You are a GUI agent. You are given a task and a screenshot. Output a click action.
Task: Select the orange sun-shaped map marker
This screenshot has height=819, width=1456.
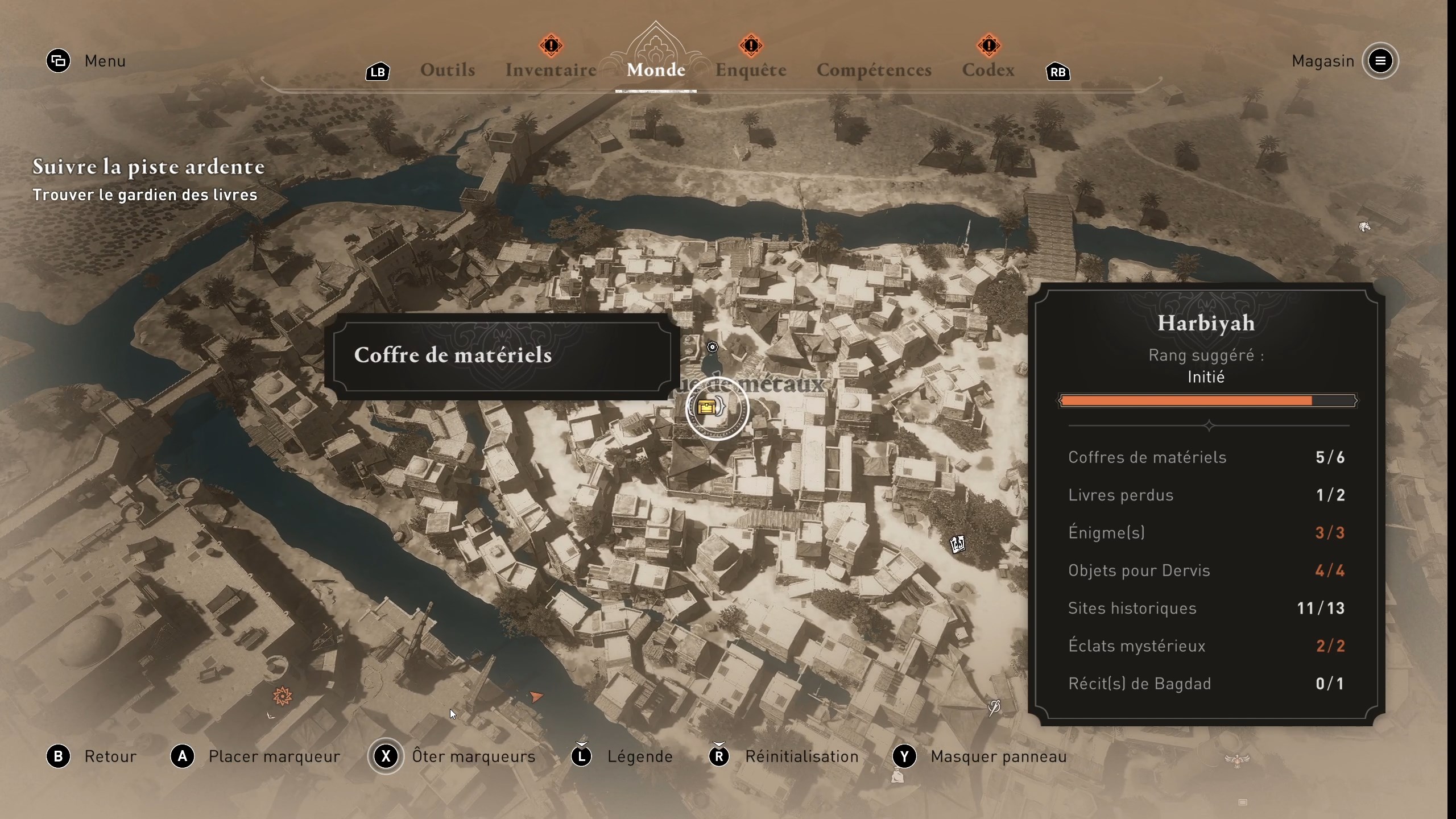click(x=282, y=696)
